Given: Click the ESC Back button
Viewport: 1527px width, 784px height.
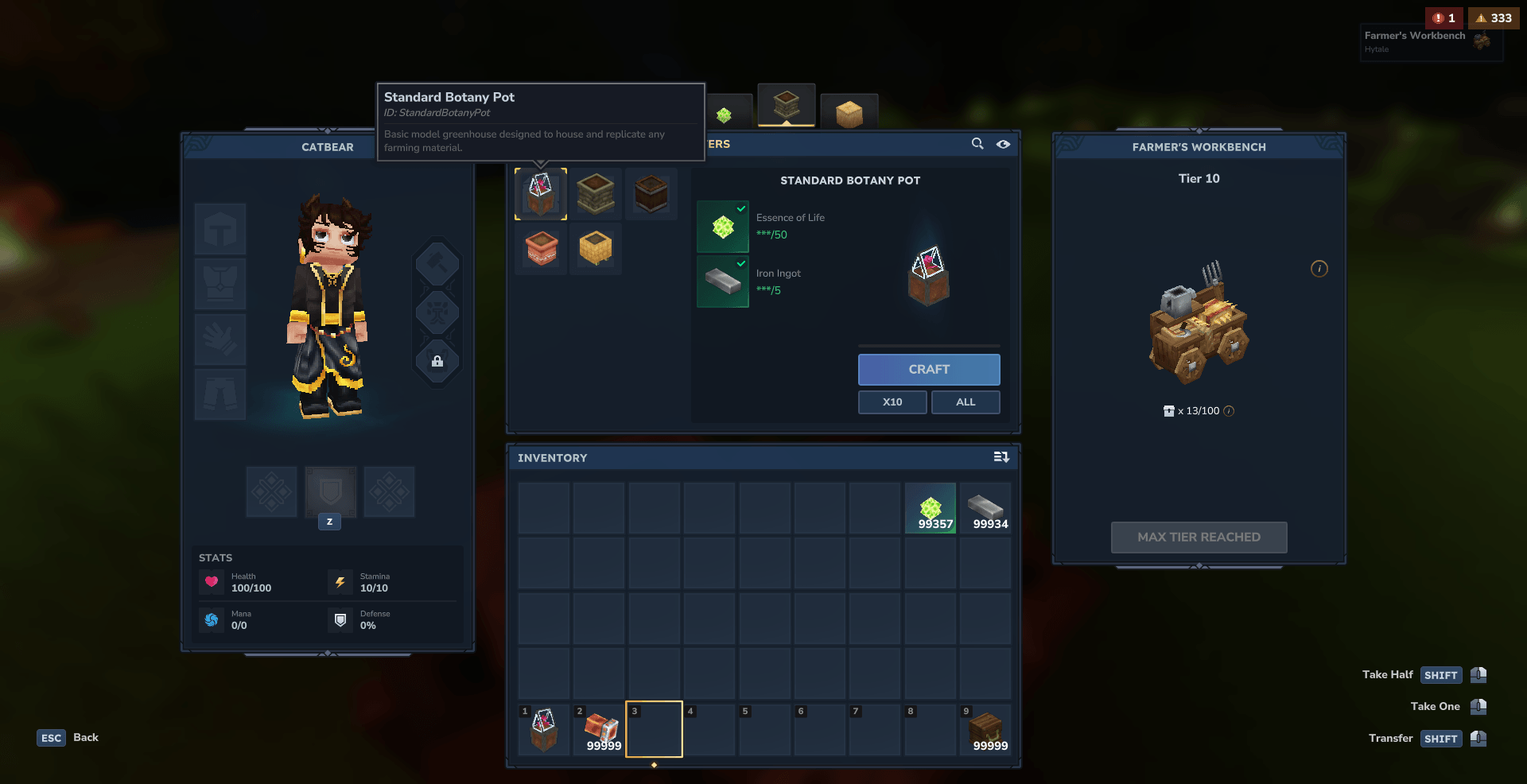Looking at the screenshot, I should 68,738.
